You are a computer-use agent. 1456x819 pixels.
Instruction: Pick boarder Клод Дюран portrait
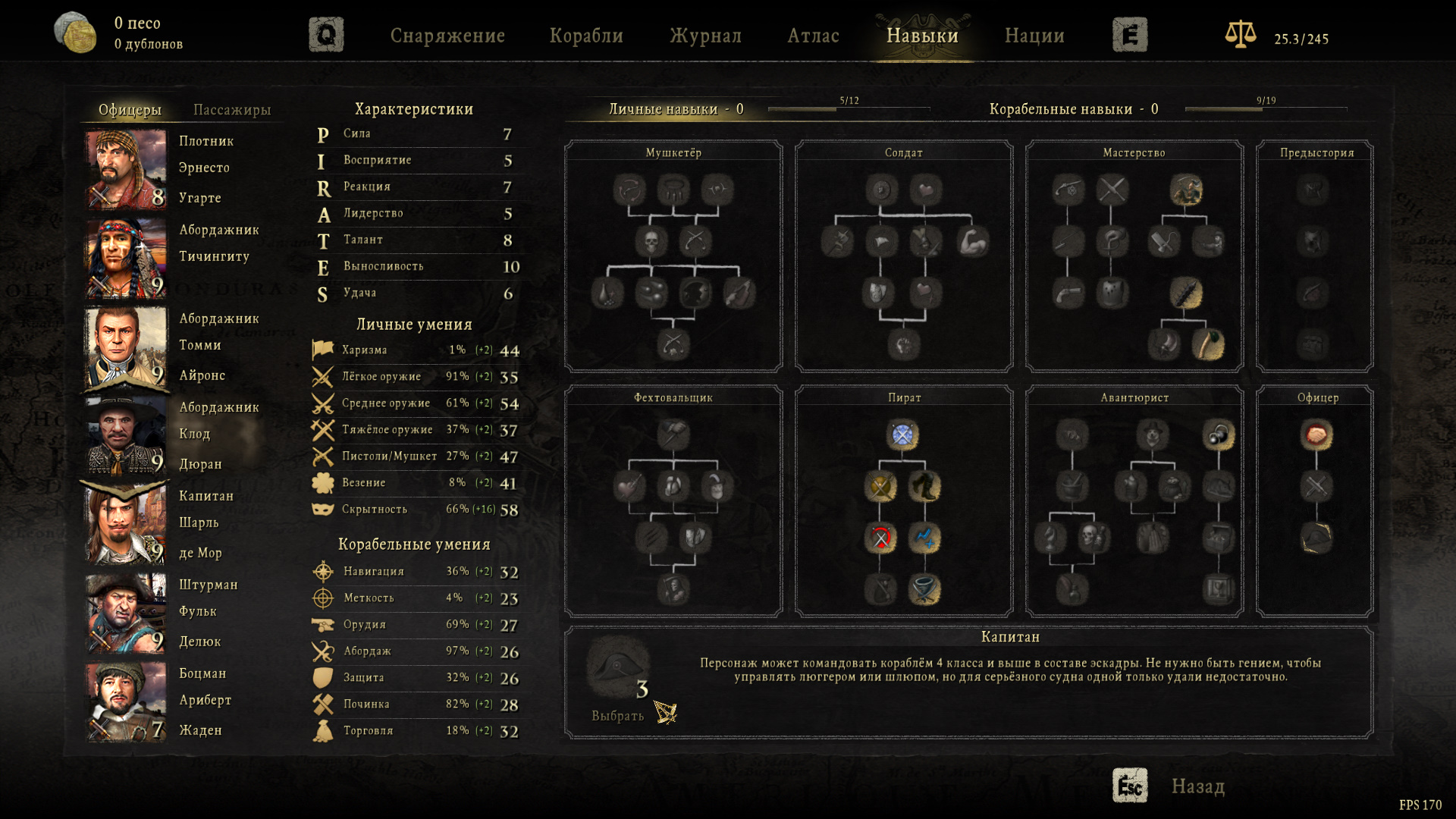(x=126, y=435)
